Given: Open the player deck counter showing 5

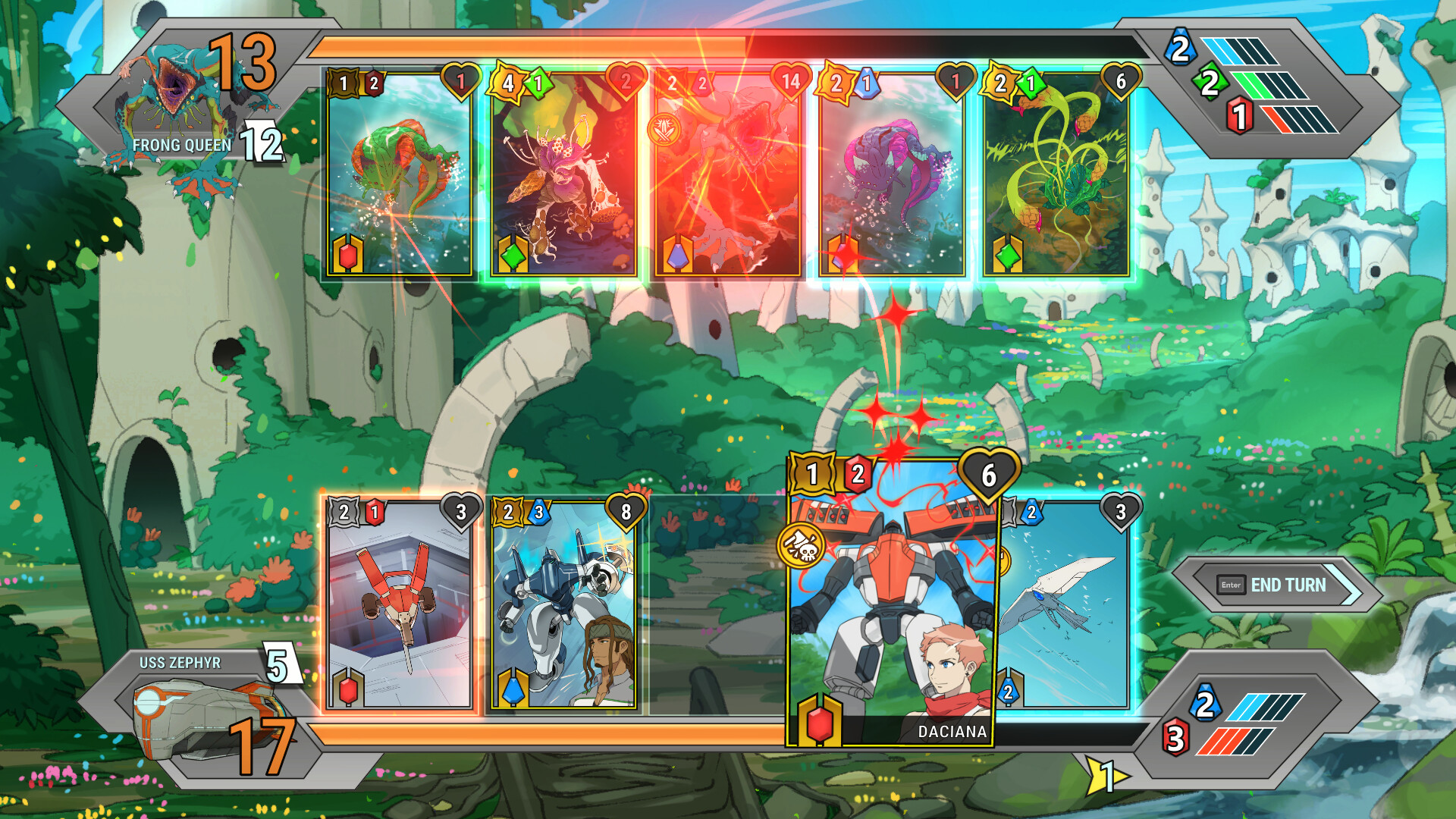Looking at the screenshot, I should (x=278, y=665).
